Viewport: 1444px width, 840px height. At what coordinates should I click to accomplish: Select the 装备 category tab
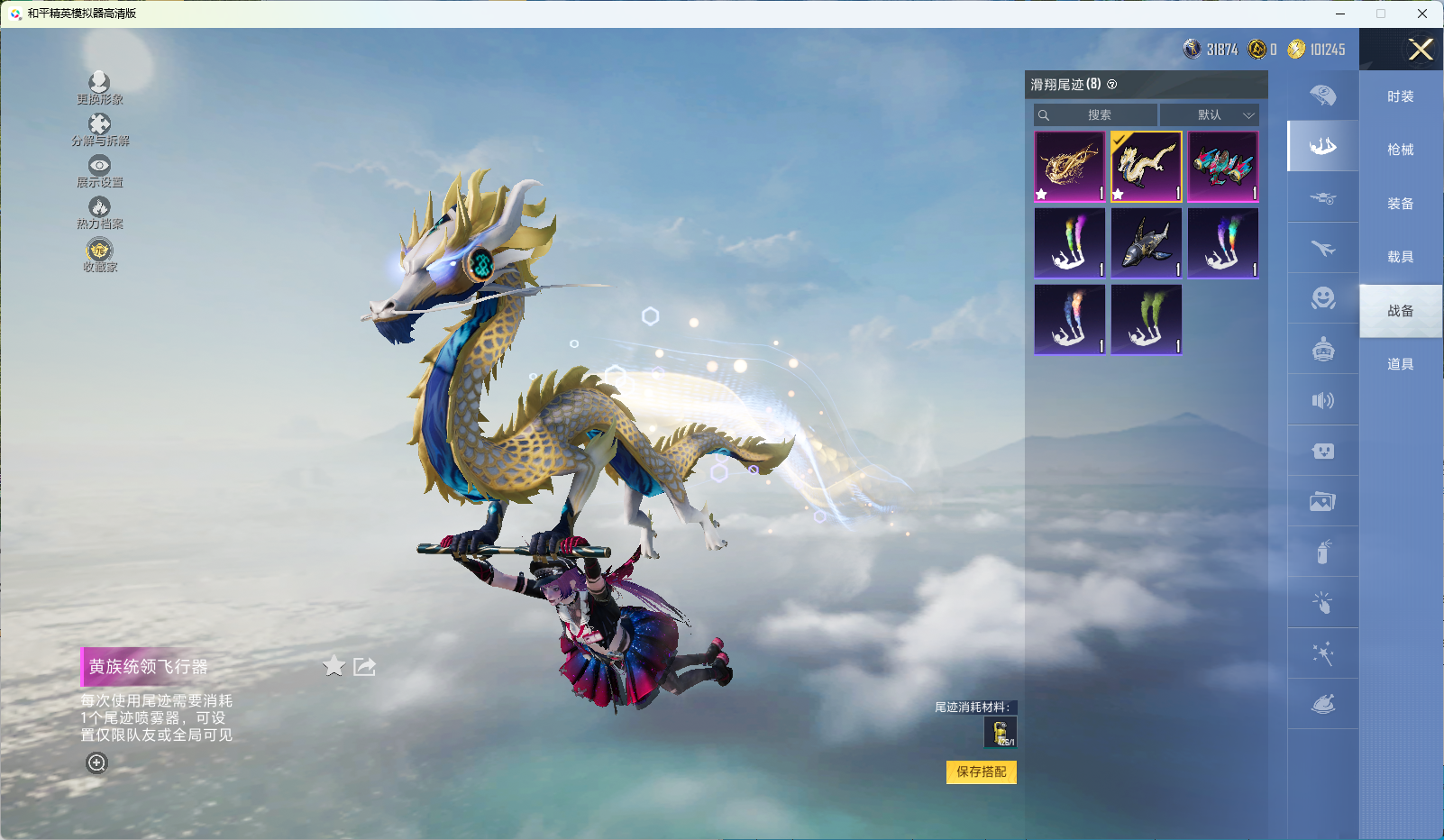(x=1400, y=204)
